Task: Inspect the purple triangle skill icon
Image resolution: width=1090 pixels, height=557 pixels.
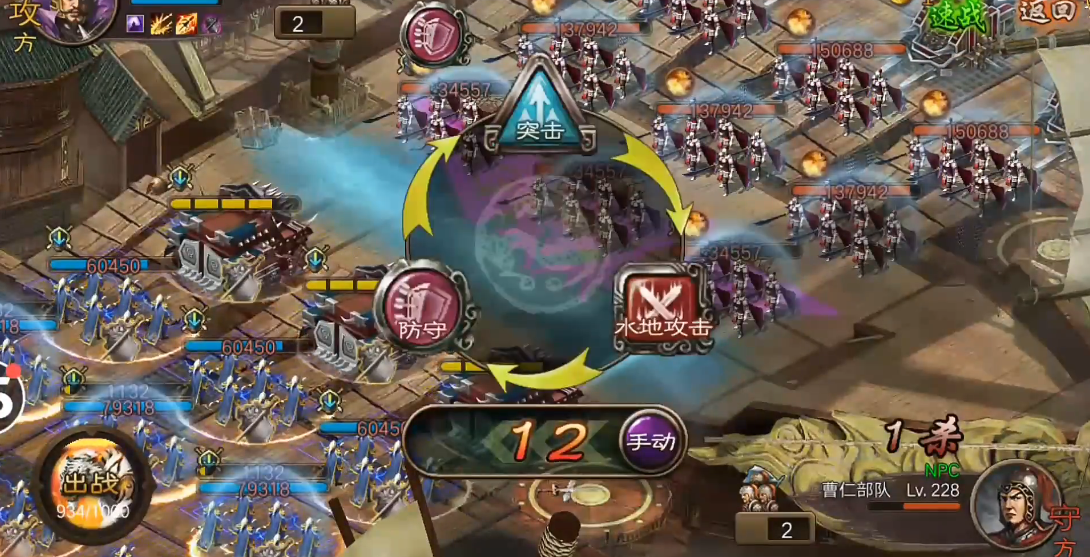Action: click(x=137, y=24)
